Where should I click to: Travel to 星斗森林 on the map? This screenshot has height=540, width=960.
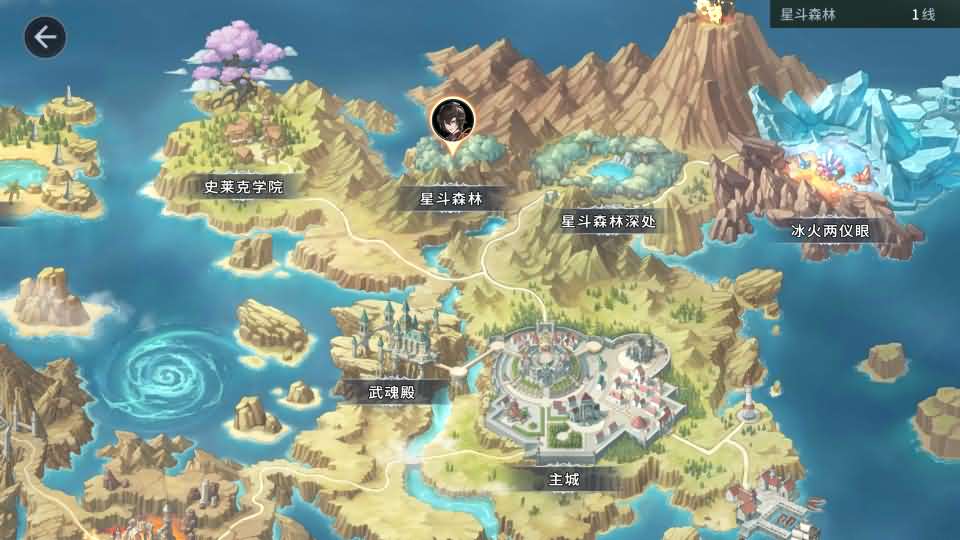coord(451,199)
